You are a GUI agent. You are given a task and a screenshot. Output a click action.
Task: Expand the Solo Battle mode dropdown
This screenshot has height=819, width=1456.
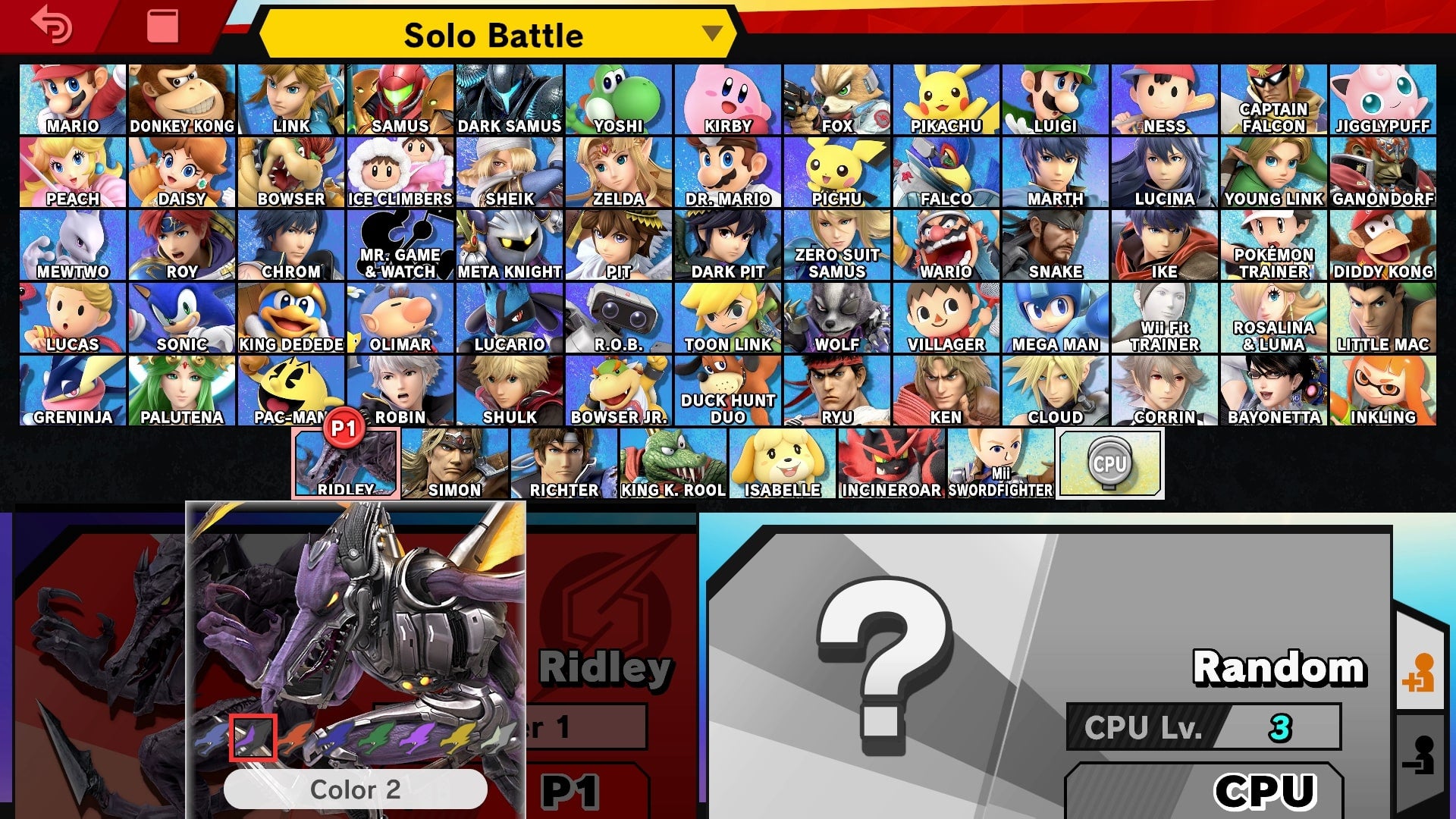tap(711, 35)
